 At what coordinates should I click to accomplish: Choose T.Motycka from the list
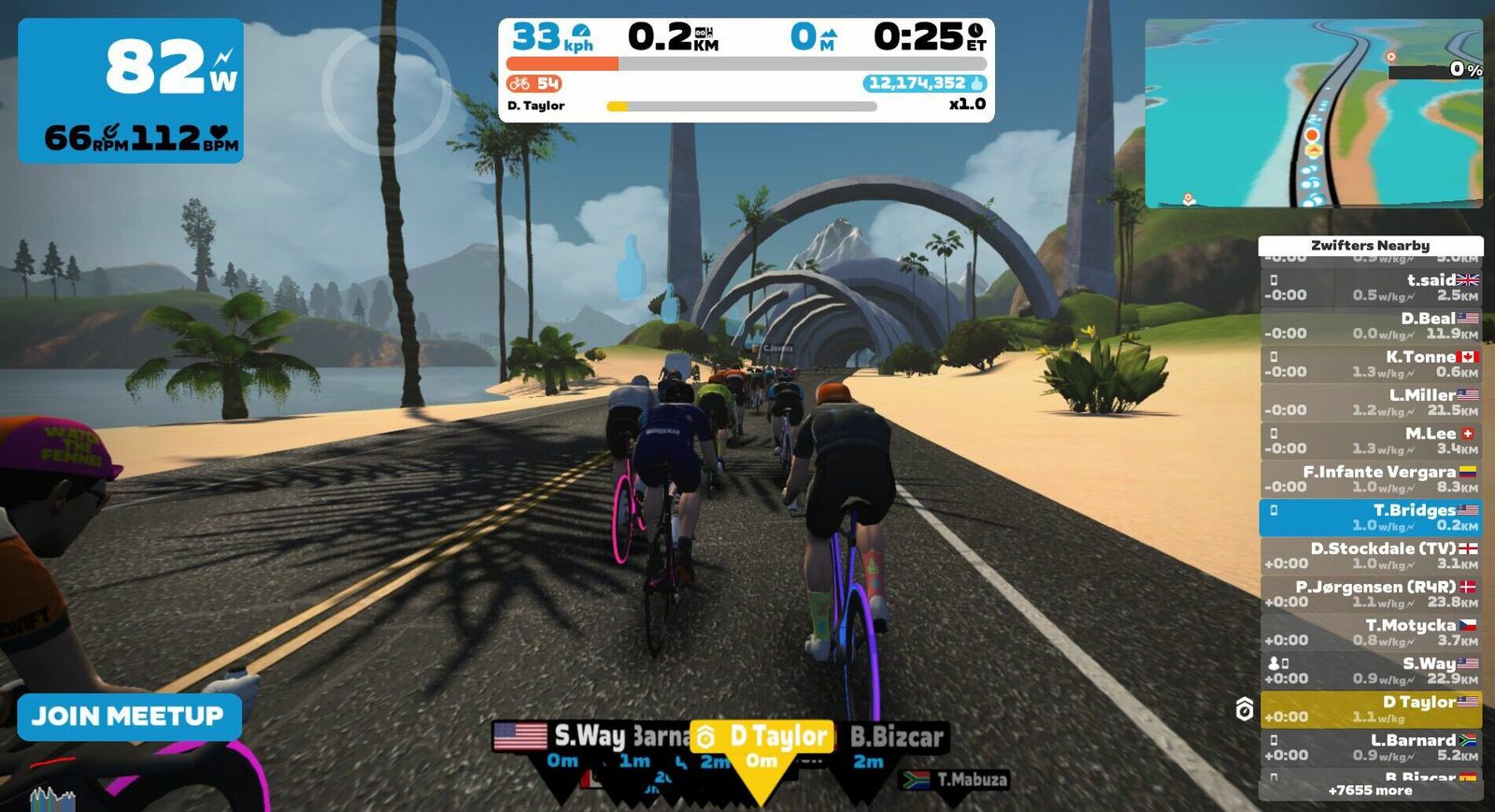[x=1370, y=632]
